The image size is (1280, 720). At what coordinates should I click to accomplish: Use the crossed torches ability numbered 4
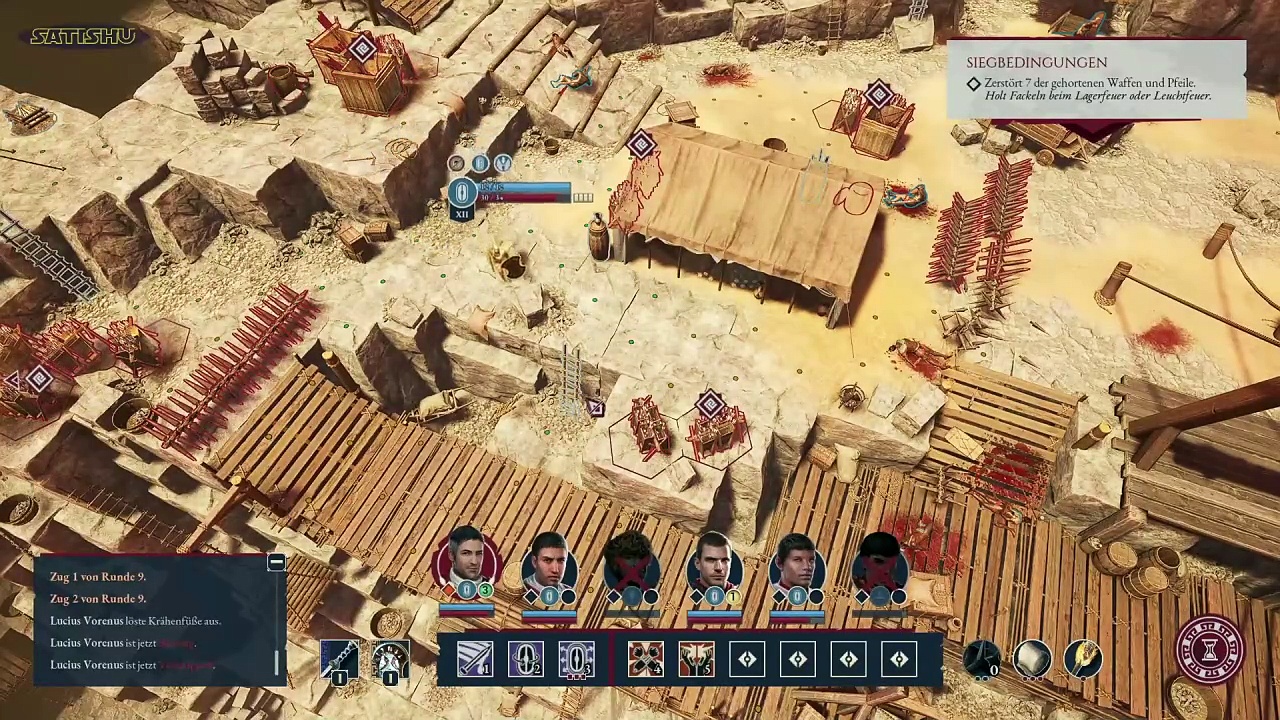[646, 659]
